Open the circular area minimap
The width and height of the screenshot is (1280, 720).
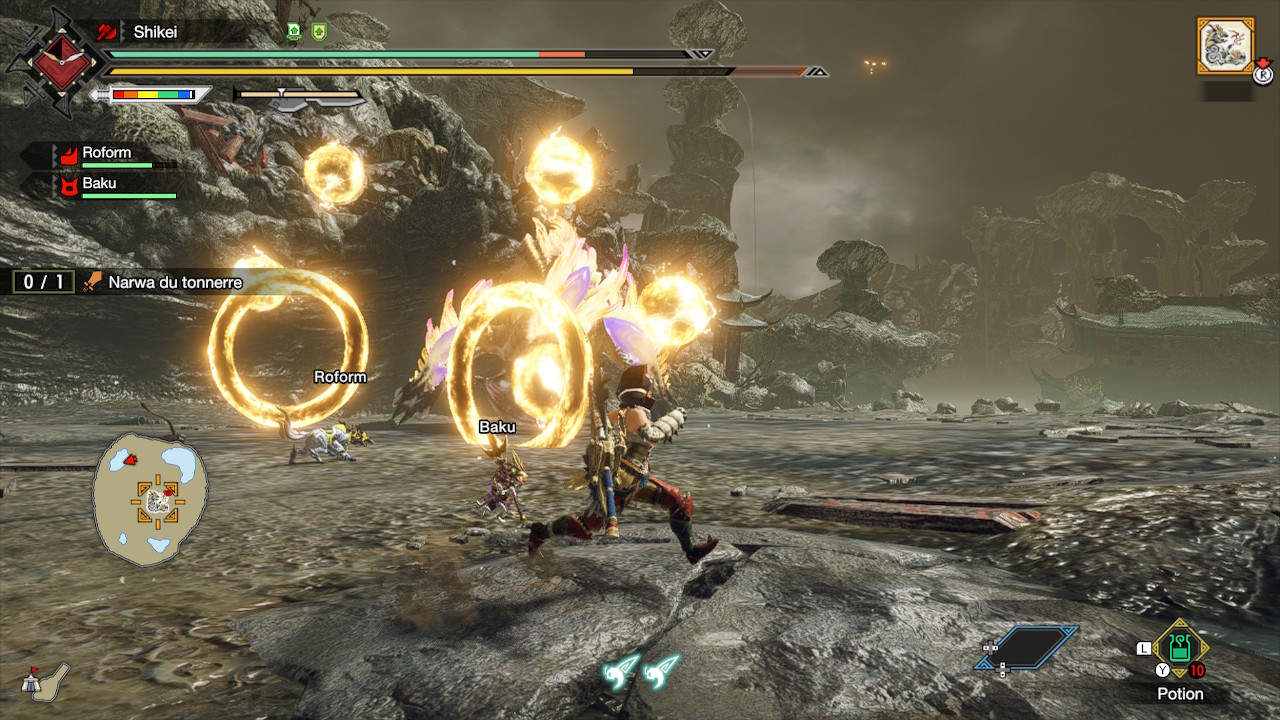[x=151, y=500]
